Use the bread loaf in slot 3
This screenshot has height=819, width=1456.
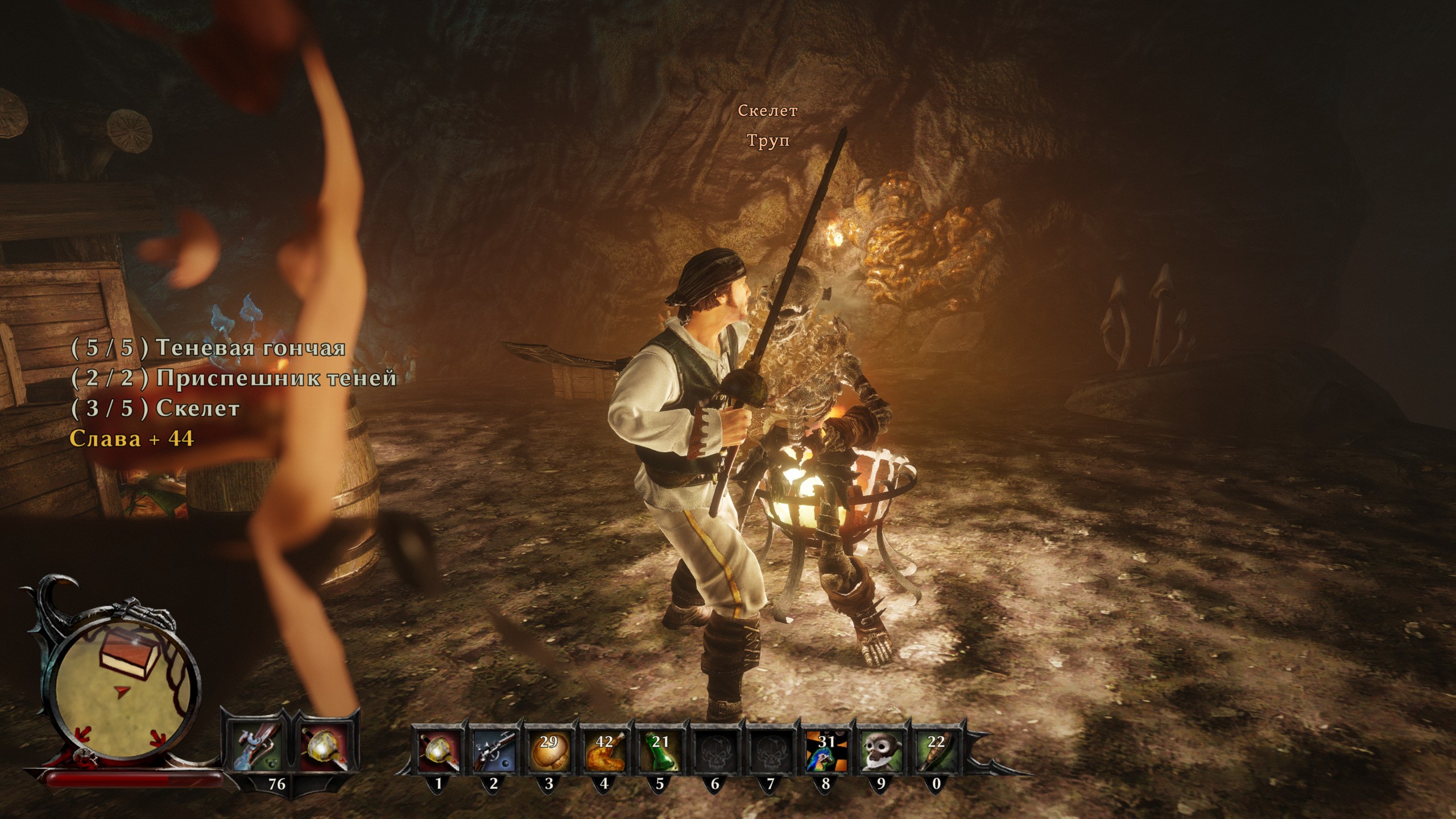(548, 749)
